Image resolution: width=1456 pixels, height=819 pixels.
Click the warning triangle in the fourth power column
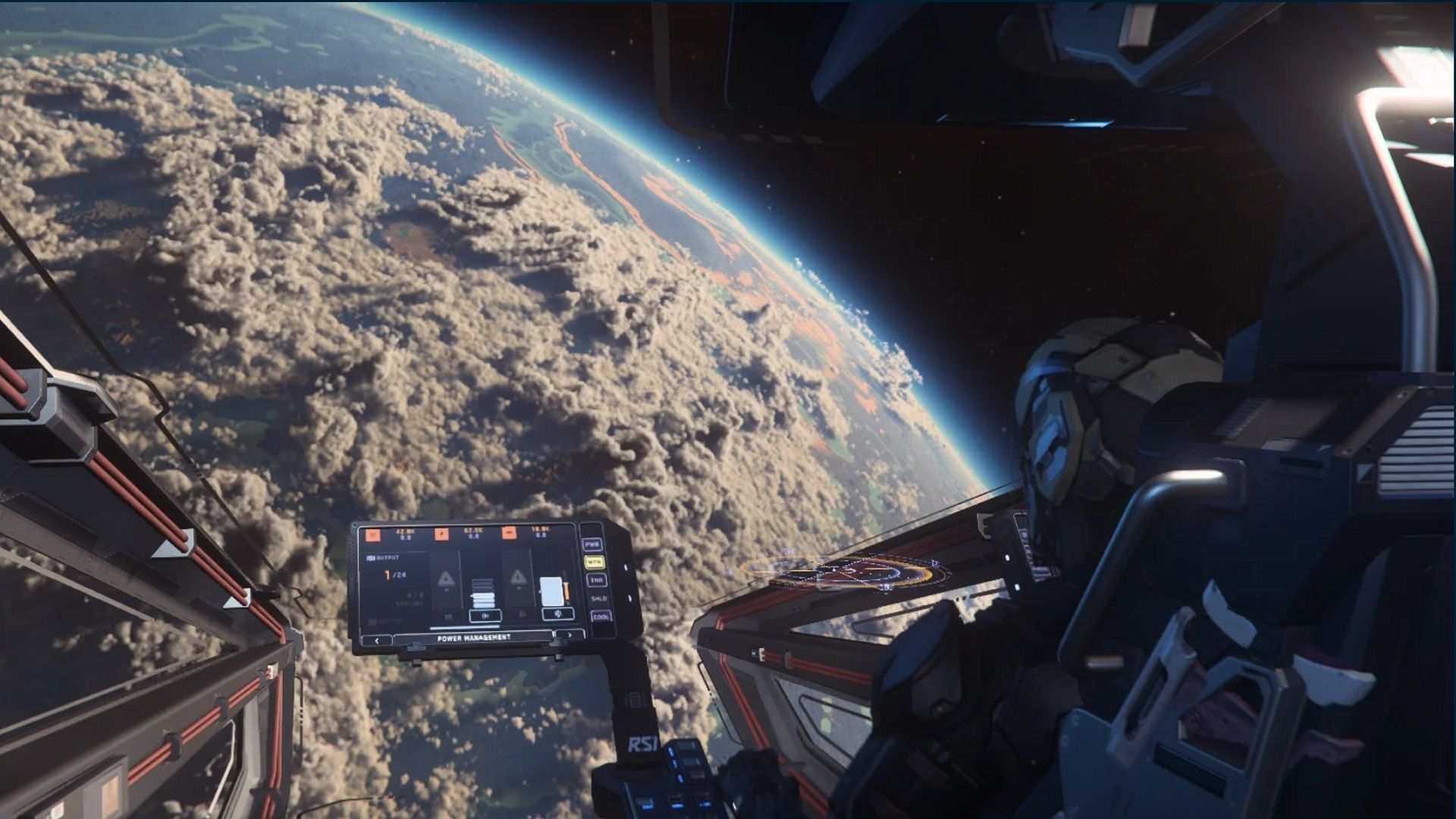(519, 579)
